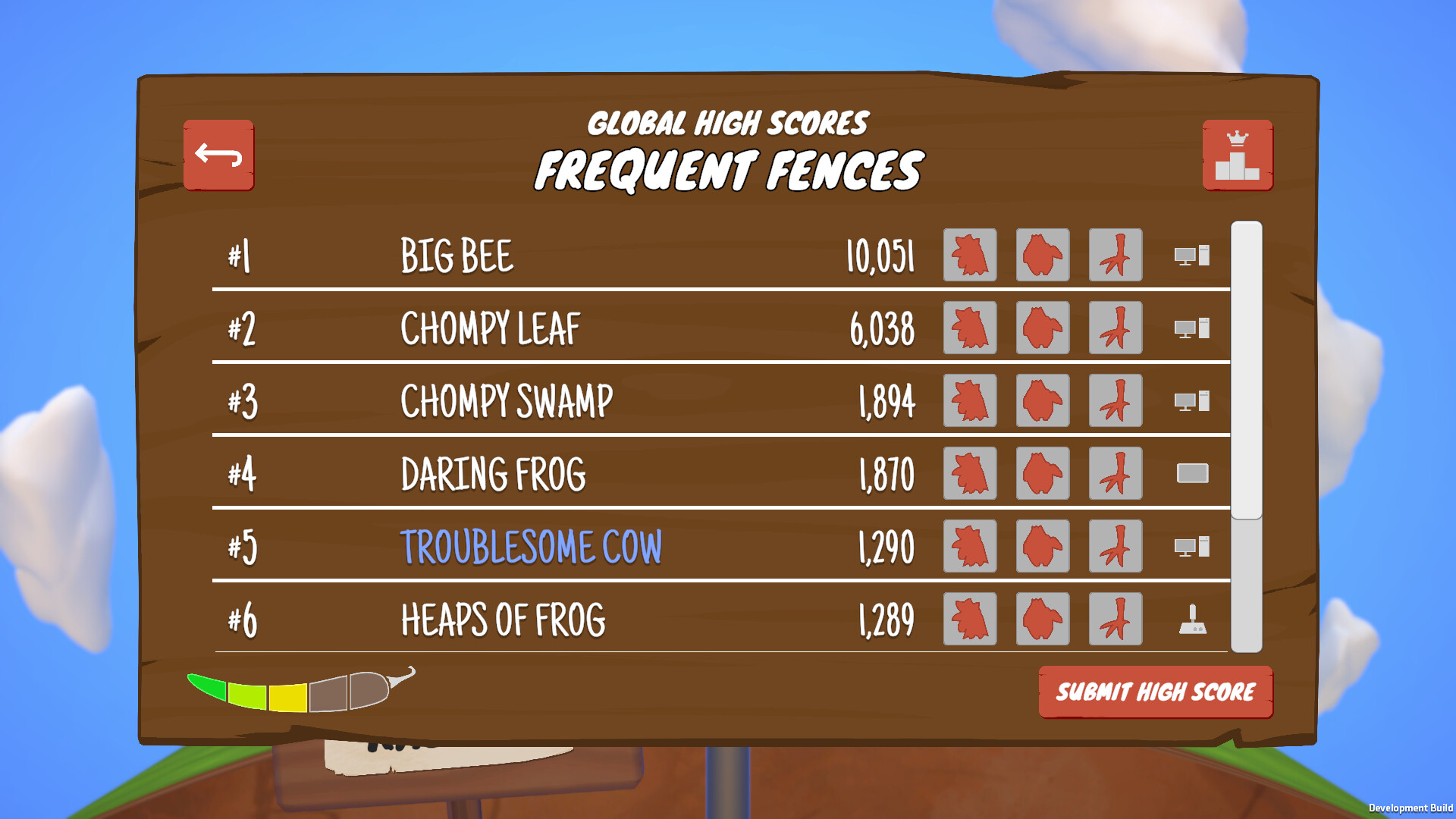Select the chicken body icon beside Chompy Leaf
This screenshot has height=819, width=1456.
1042,328
